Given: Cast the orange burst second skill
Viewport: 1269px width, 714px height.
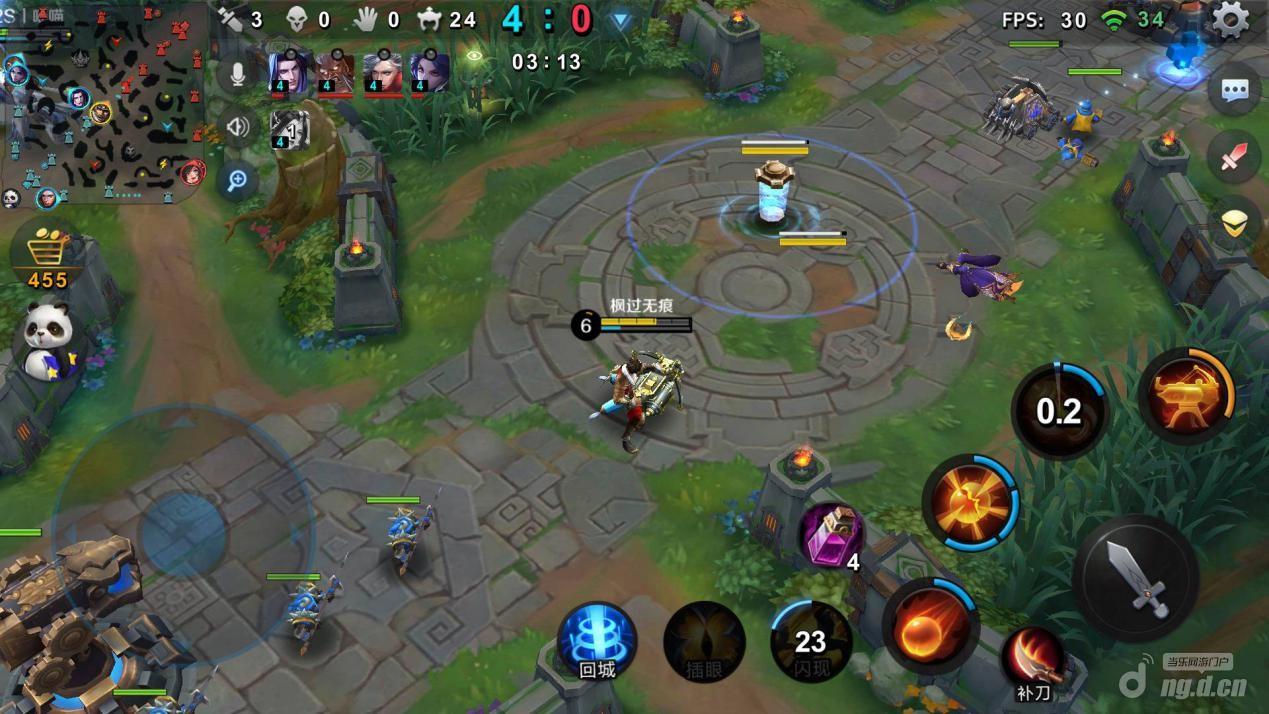Looking at the screenshot, I should [x=970, y=502].
